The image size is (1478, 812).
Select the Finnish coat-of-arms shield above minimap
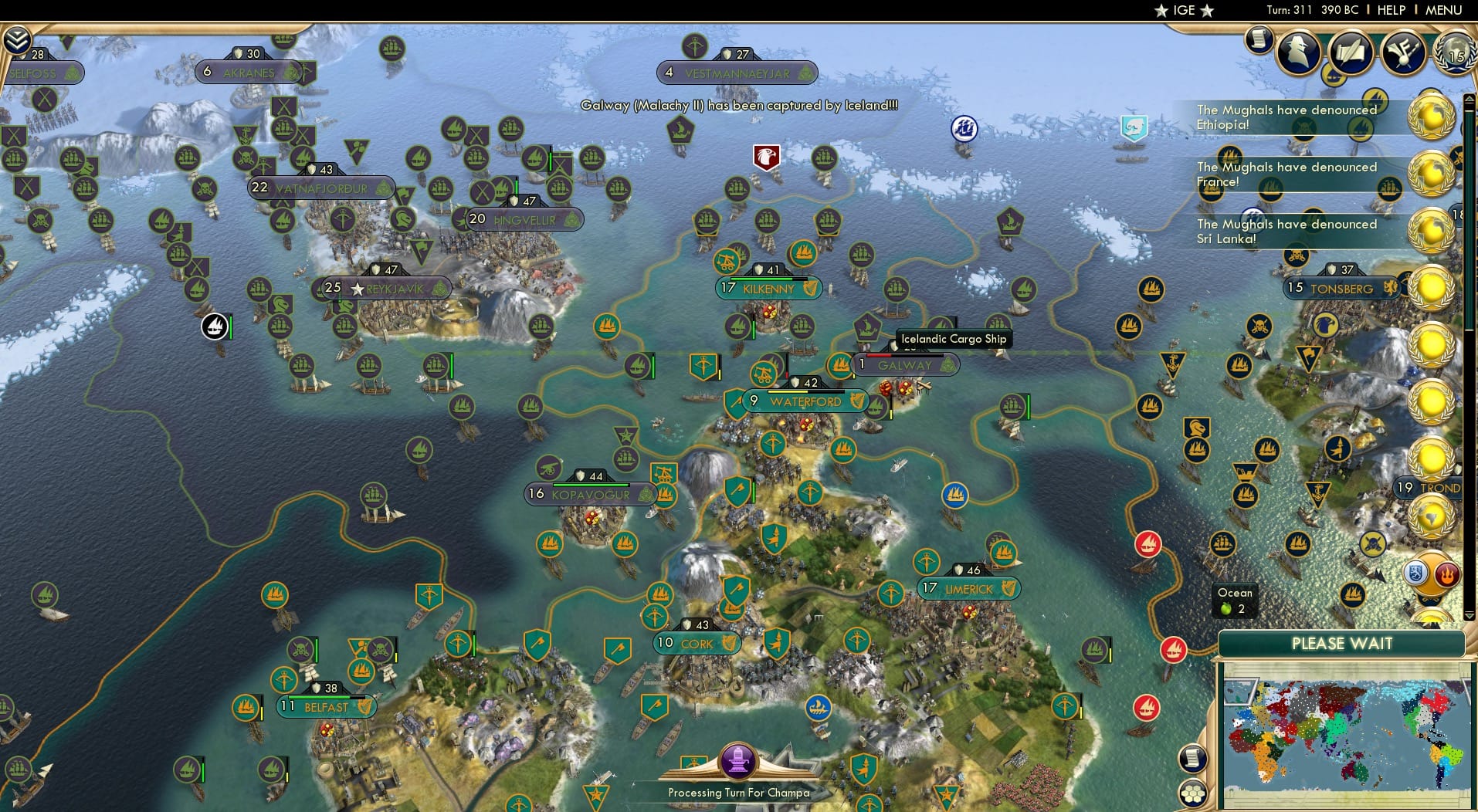click(1415, 573)
